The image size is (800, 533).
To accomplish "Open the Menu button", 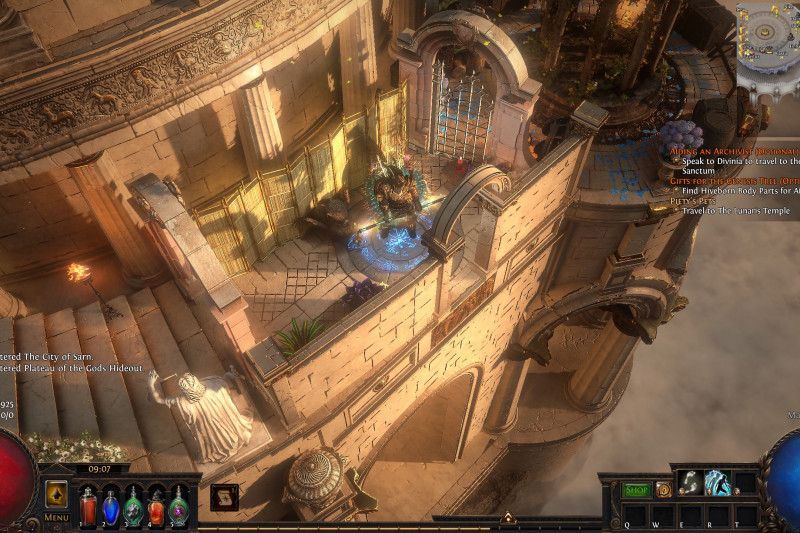I will (x=56, y=517).
